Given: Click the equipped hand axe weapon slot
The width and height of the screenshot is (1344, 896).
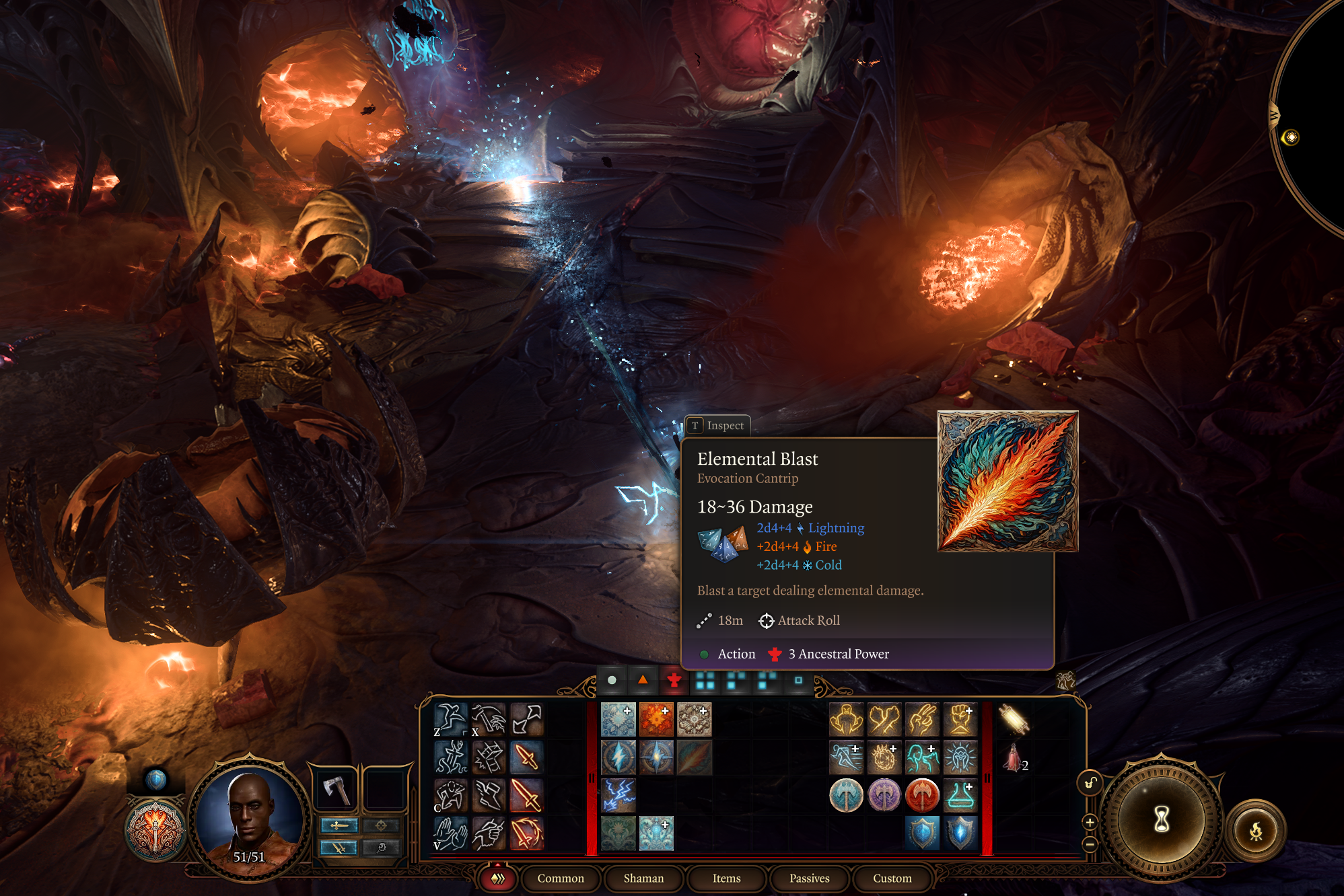Looking at the screenshot, I should pyautogui.click(x=336, y=788).
